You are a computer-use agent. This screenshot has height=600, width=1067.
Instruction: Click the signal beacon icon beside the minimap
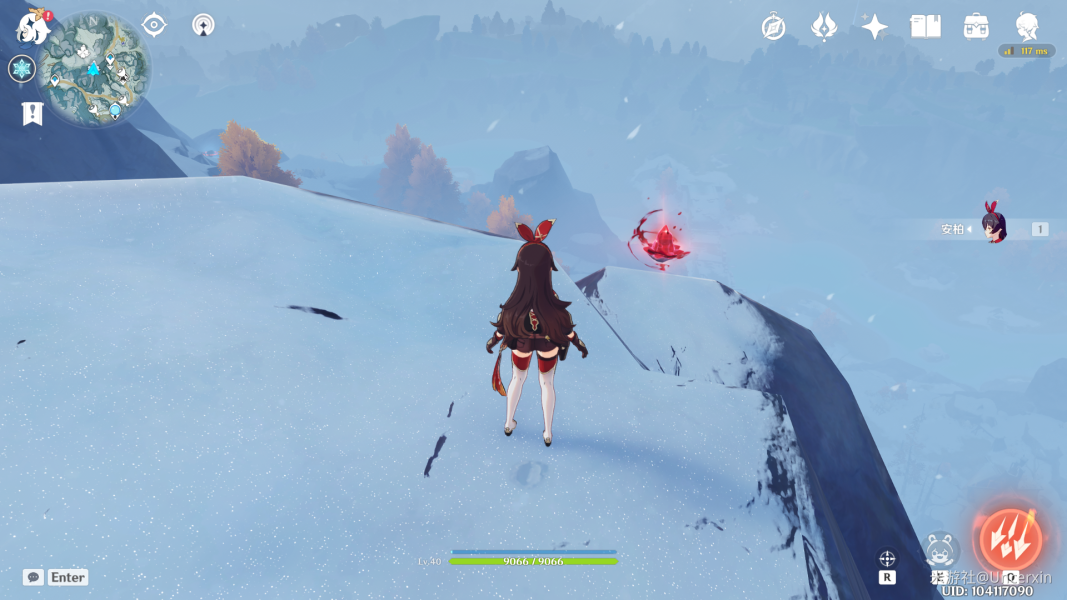coord(203,25)
